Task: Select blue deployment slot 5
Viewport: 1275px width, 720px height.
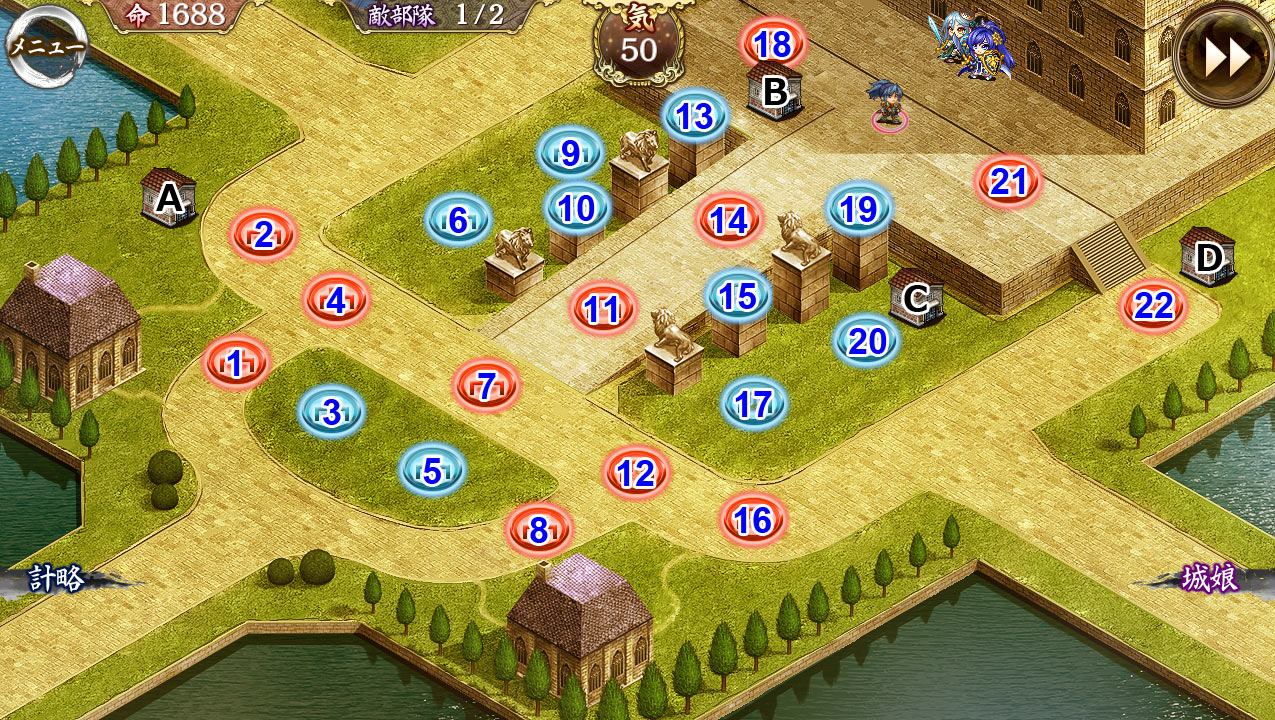Action: [x=432, y=470]
